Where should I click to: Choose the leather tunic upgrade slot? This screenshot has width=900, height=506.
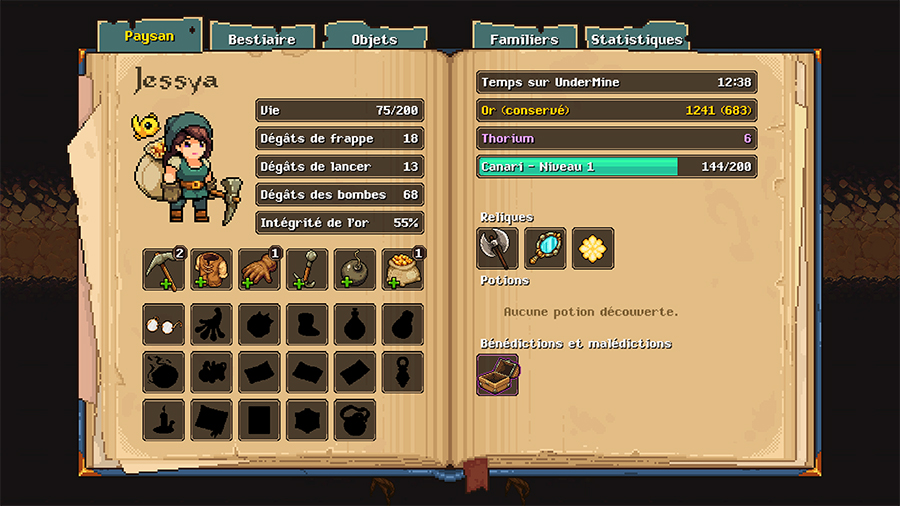click(211, 270)
